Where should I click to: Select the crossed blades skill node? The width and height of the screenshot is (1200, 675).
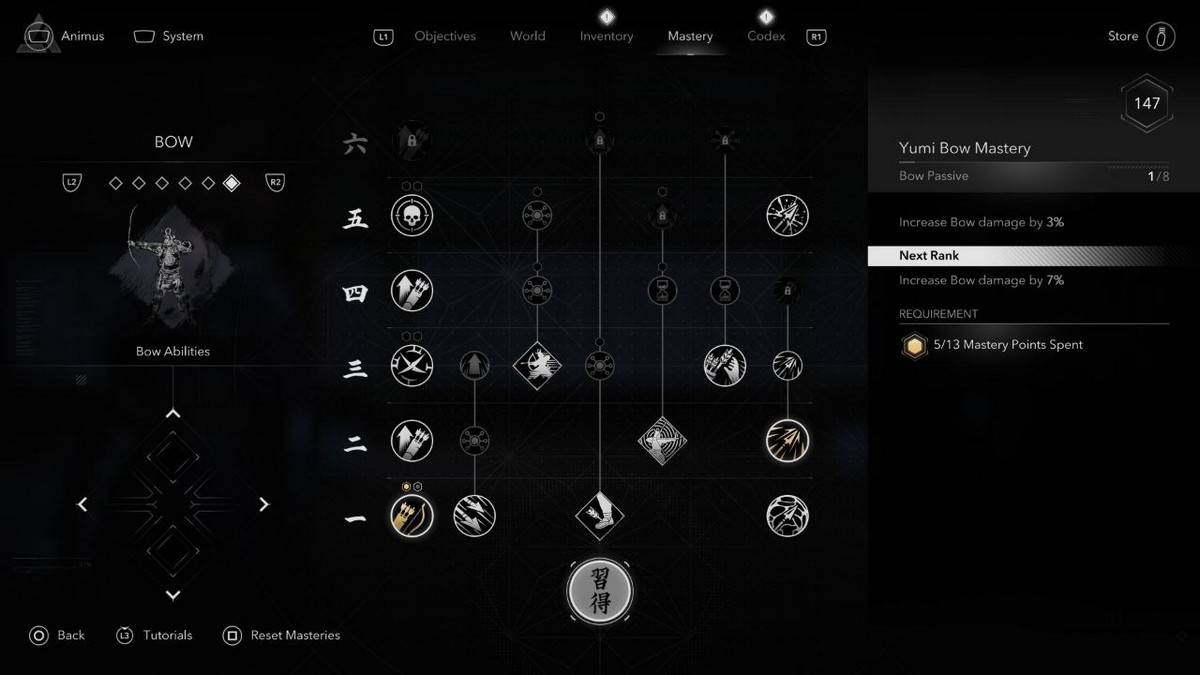click(x=411, y=366)
